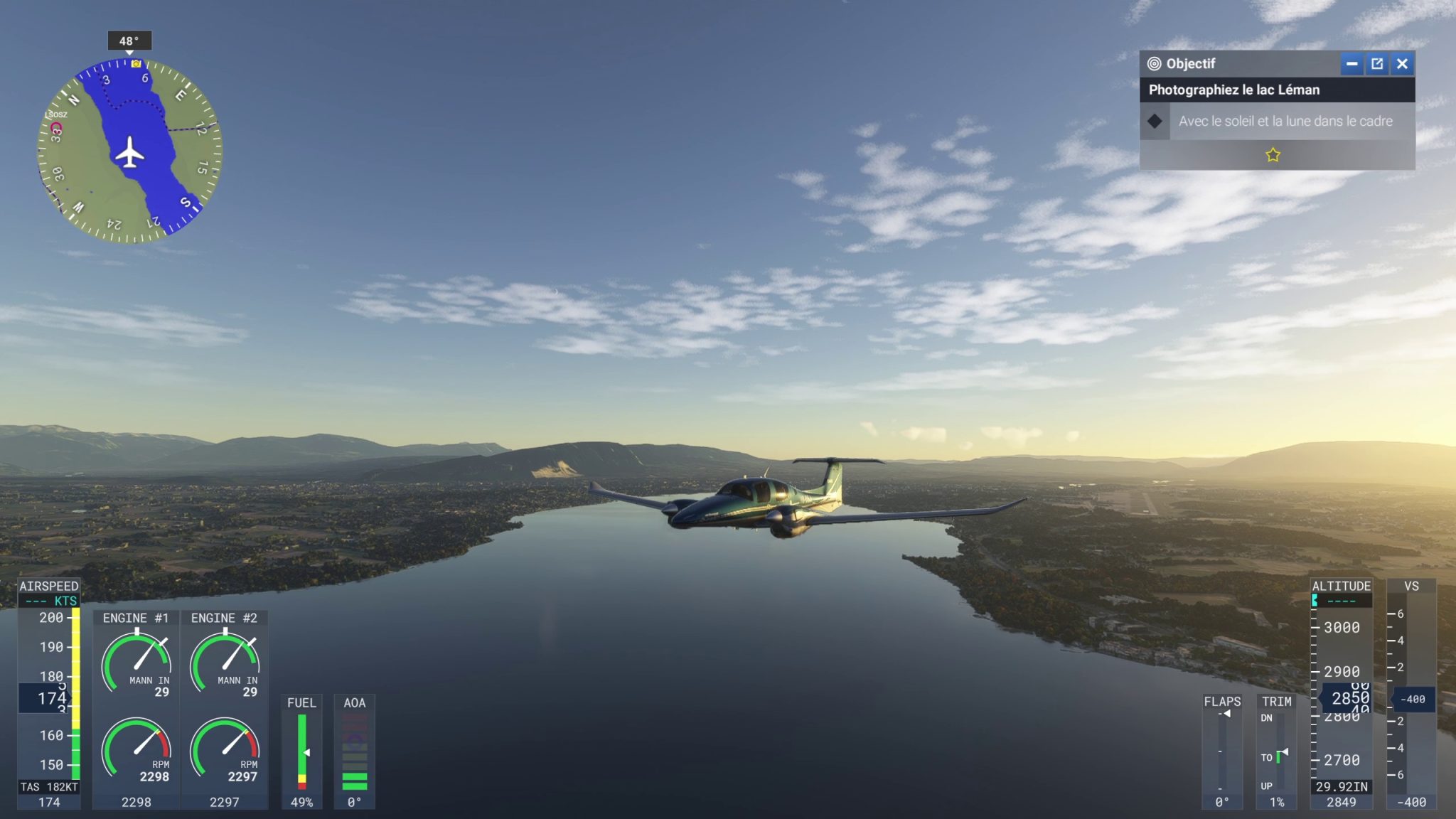Expand the heading readout showing 48°
Image resolution: width=1456 pixels, height=819 pixels.
[129, 41]
